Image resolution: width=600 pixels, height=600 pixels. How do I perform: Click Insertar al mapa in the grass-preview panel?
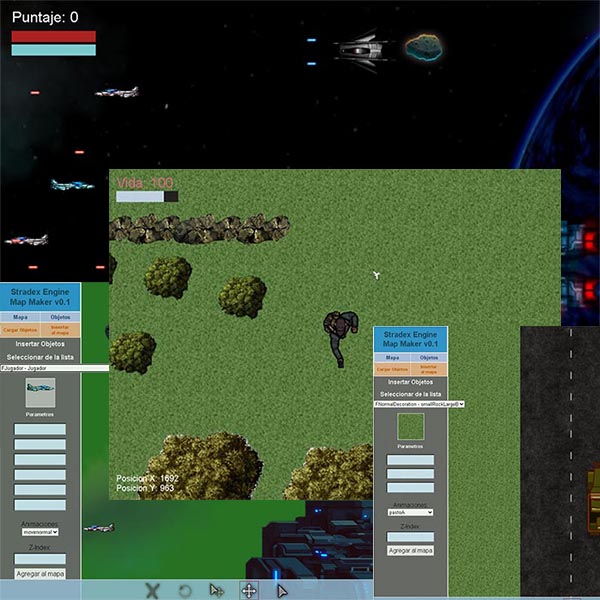coord(429,369)
